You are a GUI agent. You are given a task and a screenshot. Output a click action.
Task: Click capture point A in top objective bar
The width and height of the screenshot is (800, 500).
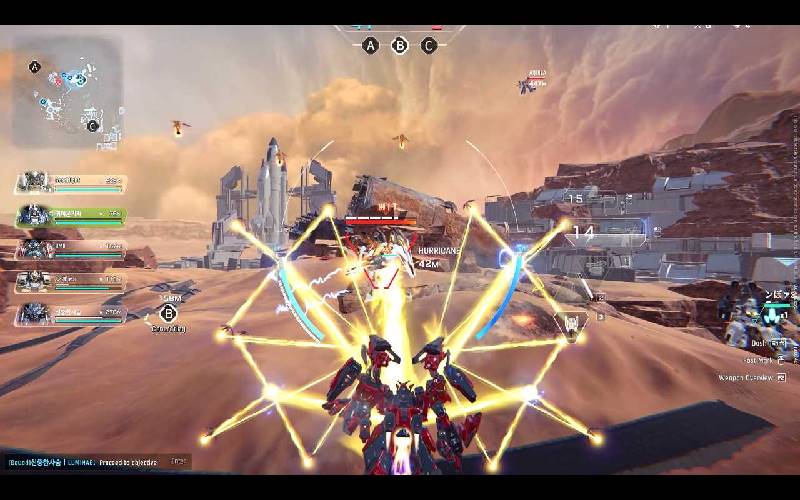371,45
